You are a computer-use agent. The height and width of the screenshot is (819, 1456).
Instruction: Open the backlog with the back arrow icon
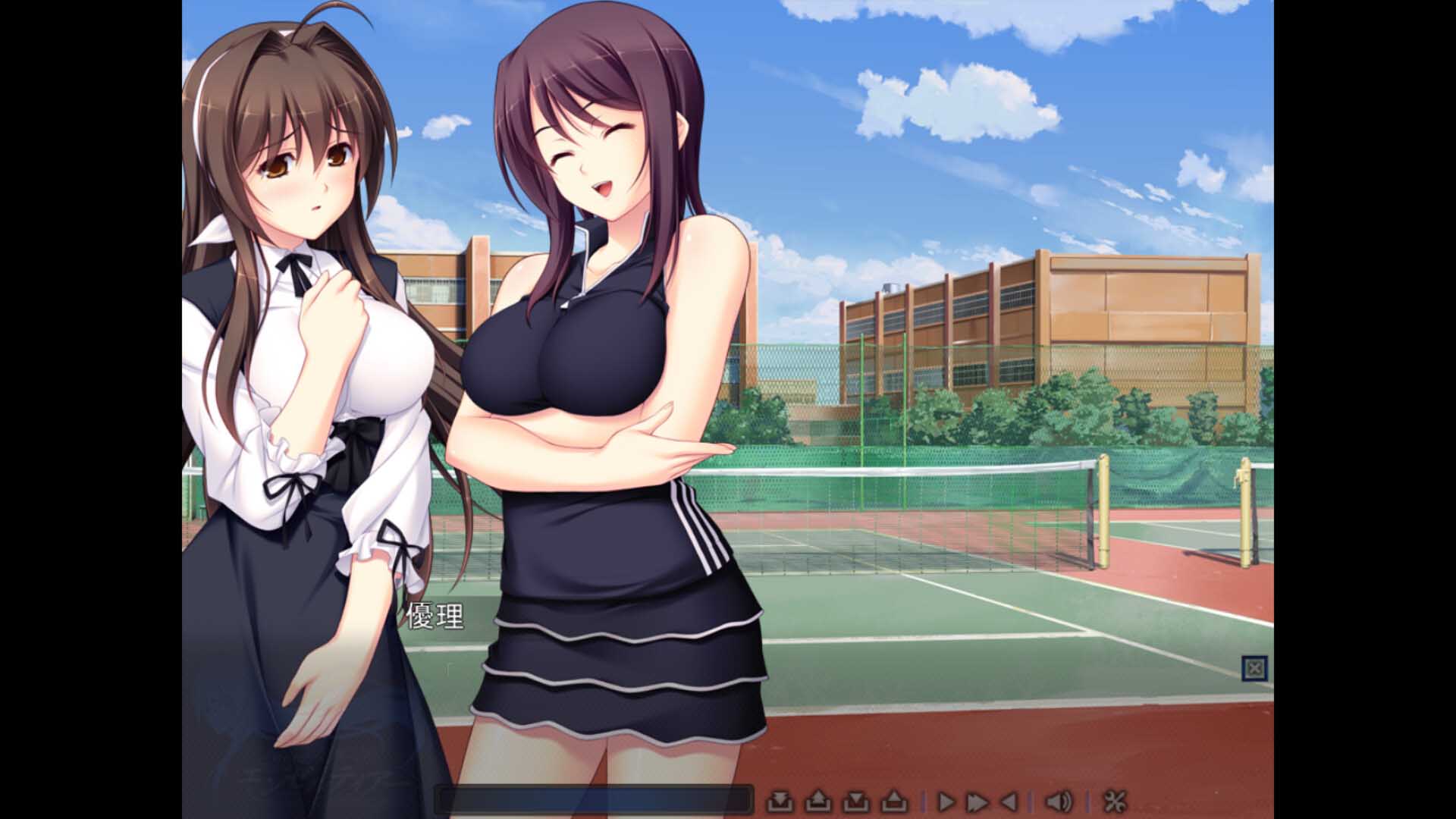(x=1011, y=801)
